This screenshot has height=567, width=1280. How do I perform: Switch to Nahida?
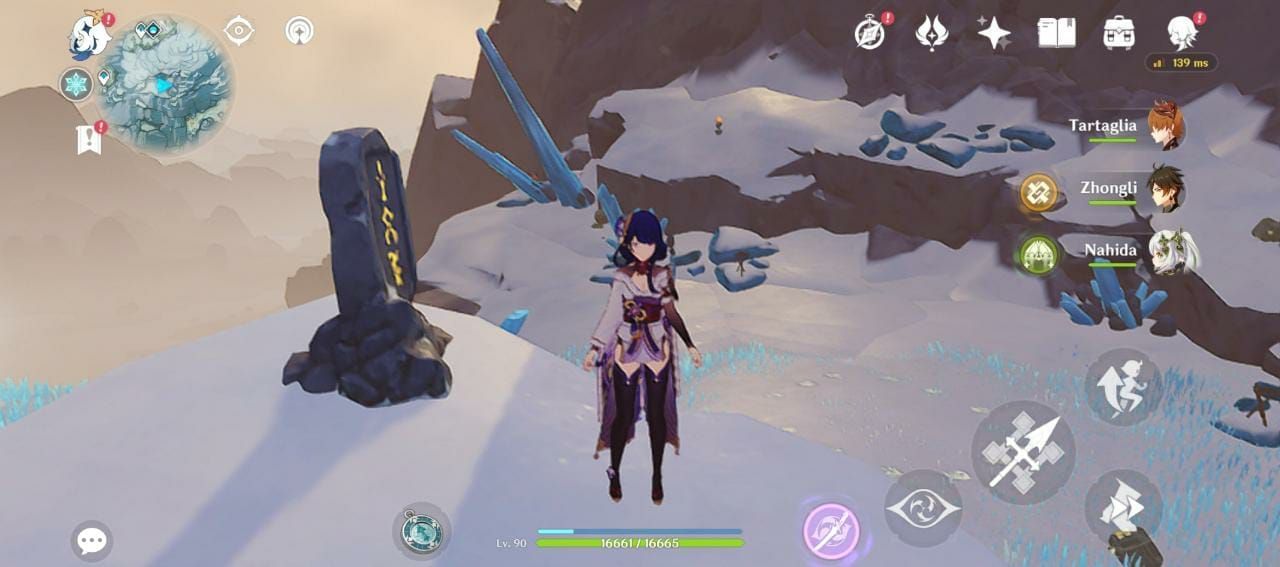pyautogui.click(x=1164, y=251)
